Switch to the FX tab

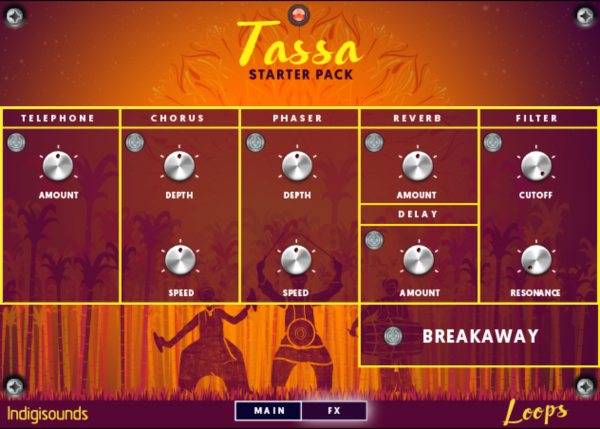click(x=333, y=410)
